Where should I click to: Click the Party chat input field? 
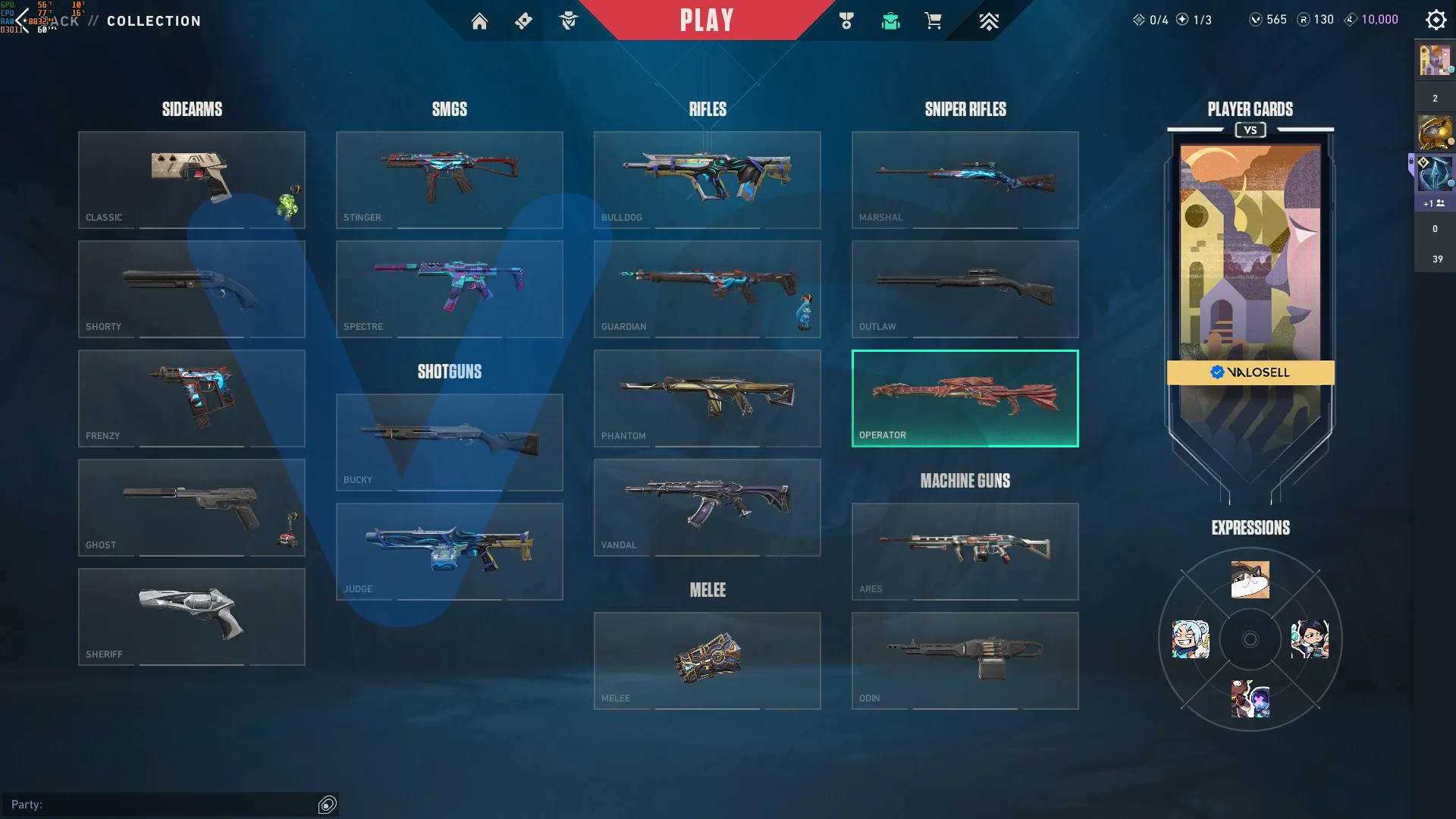pos(163,805)
